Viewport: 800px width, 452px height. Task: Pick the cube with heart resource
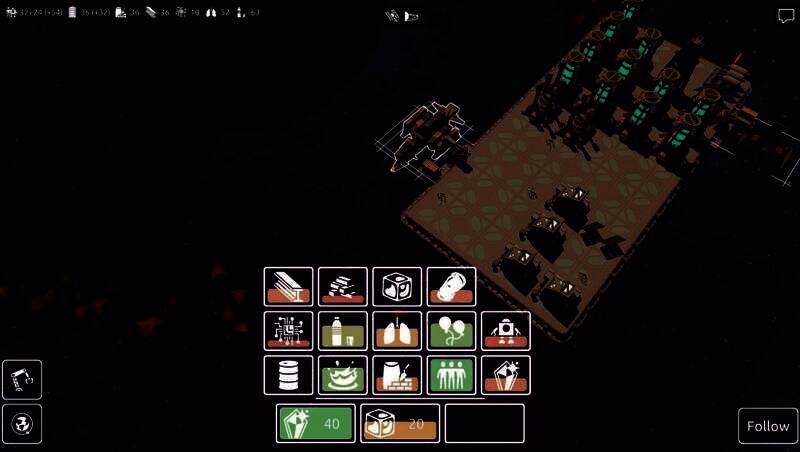coord(397,287)
